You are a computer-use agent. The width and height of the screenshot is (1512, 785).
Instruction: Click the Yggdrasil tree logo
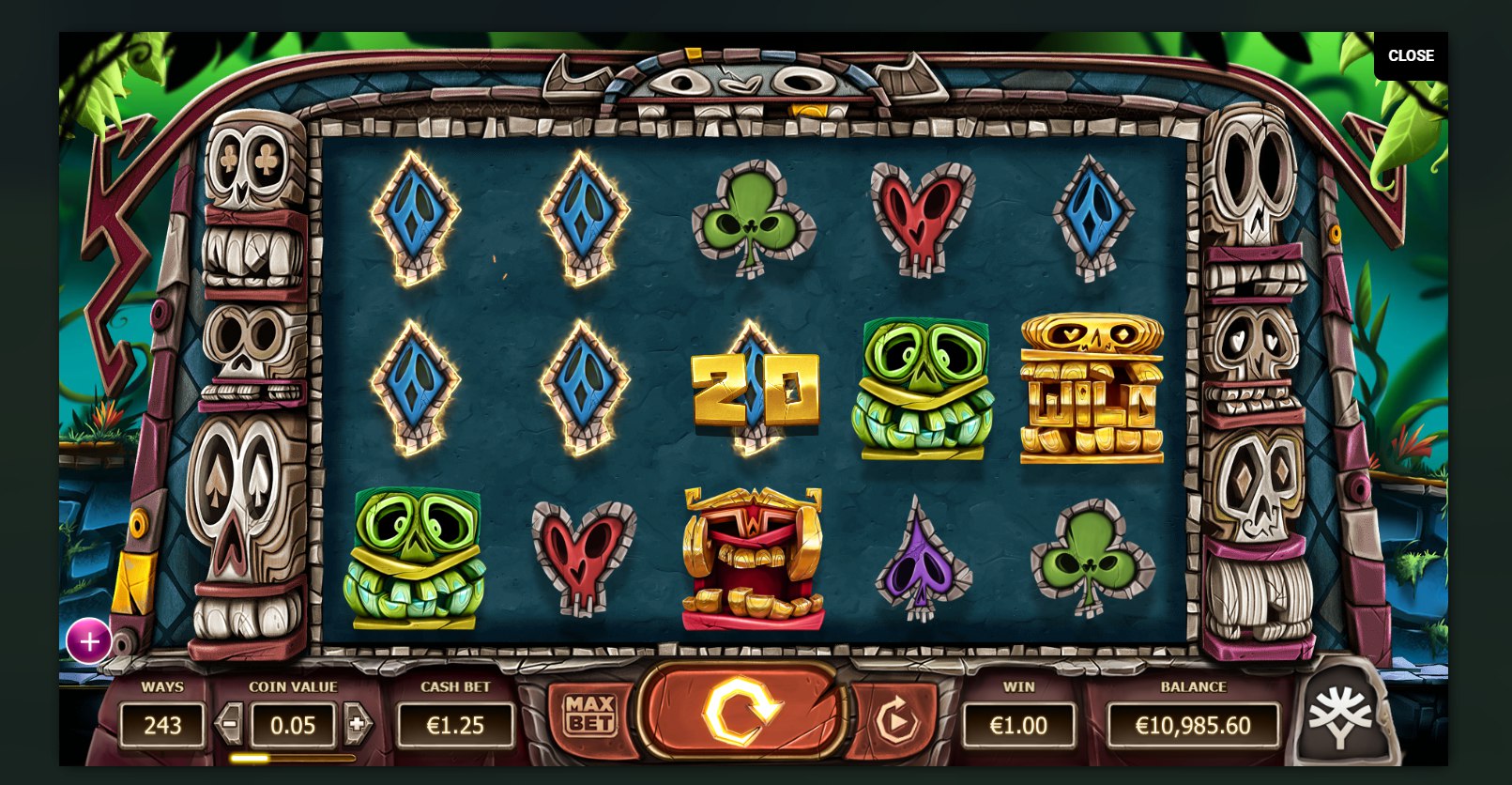1340,718
